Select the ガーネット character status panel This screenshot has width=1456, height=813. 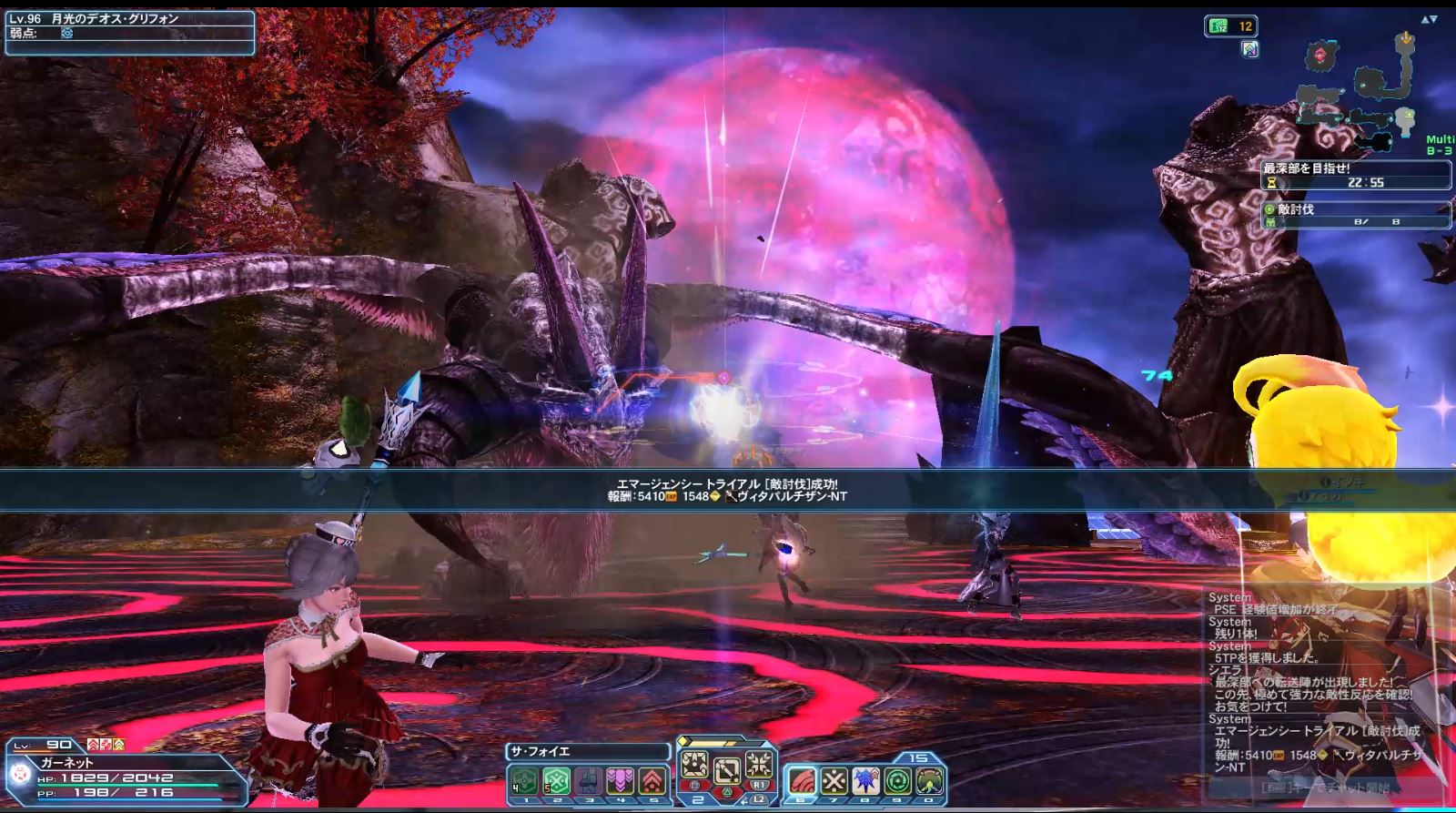click(127, 776)
